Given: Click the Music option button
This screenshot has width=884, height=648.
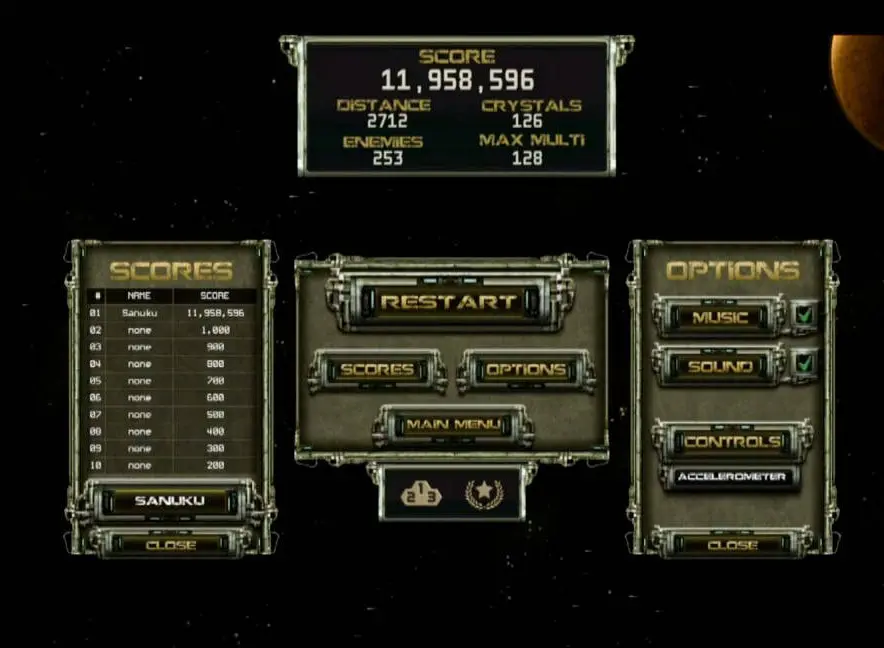Looking at the screenshot, I should (x=720, y=318).
